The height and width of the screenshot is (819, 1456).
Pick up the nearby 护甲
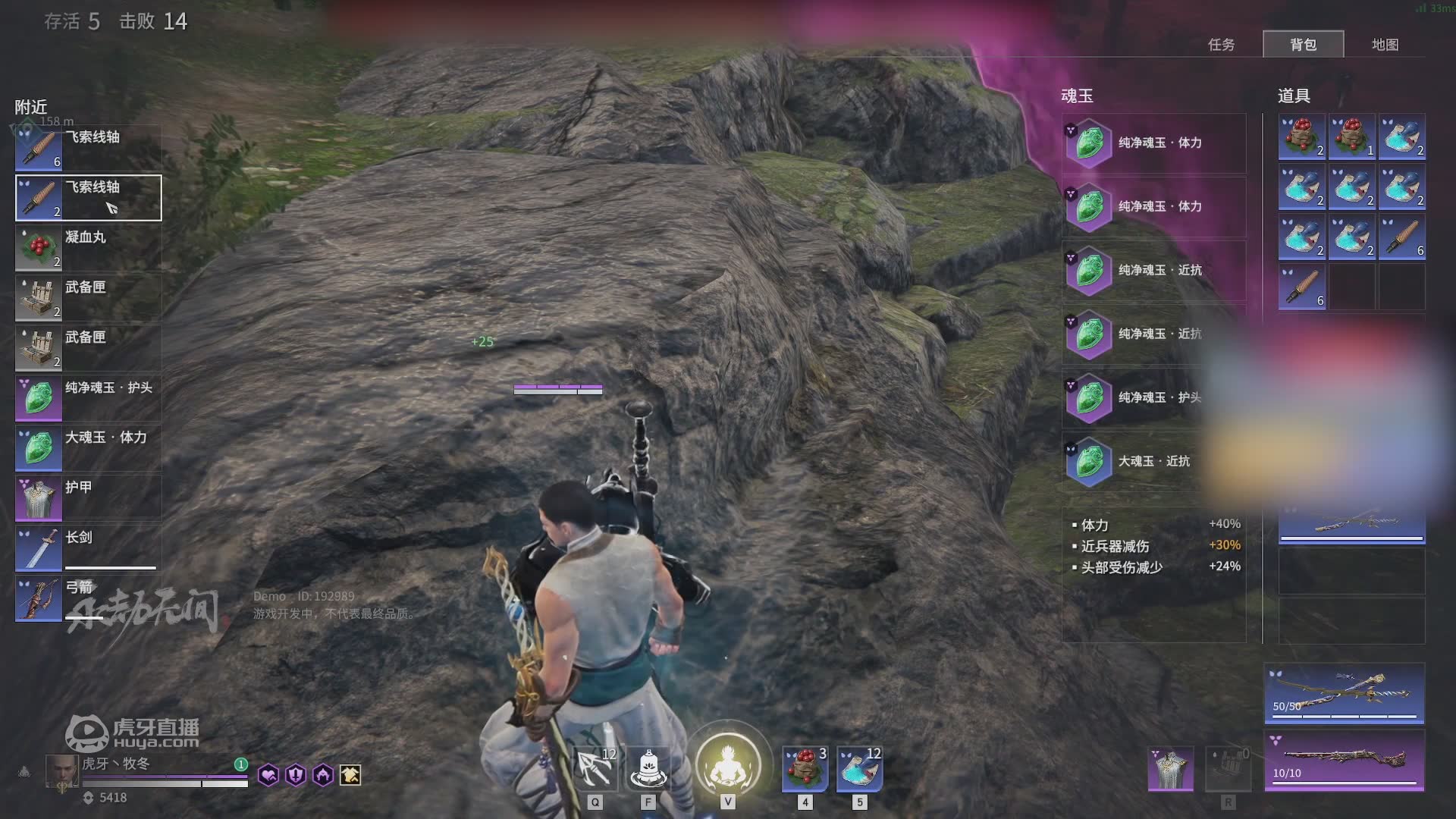(x=89, y=498)
